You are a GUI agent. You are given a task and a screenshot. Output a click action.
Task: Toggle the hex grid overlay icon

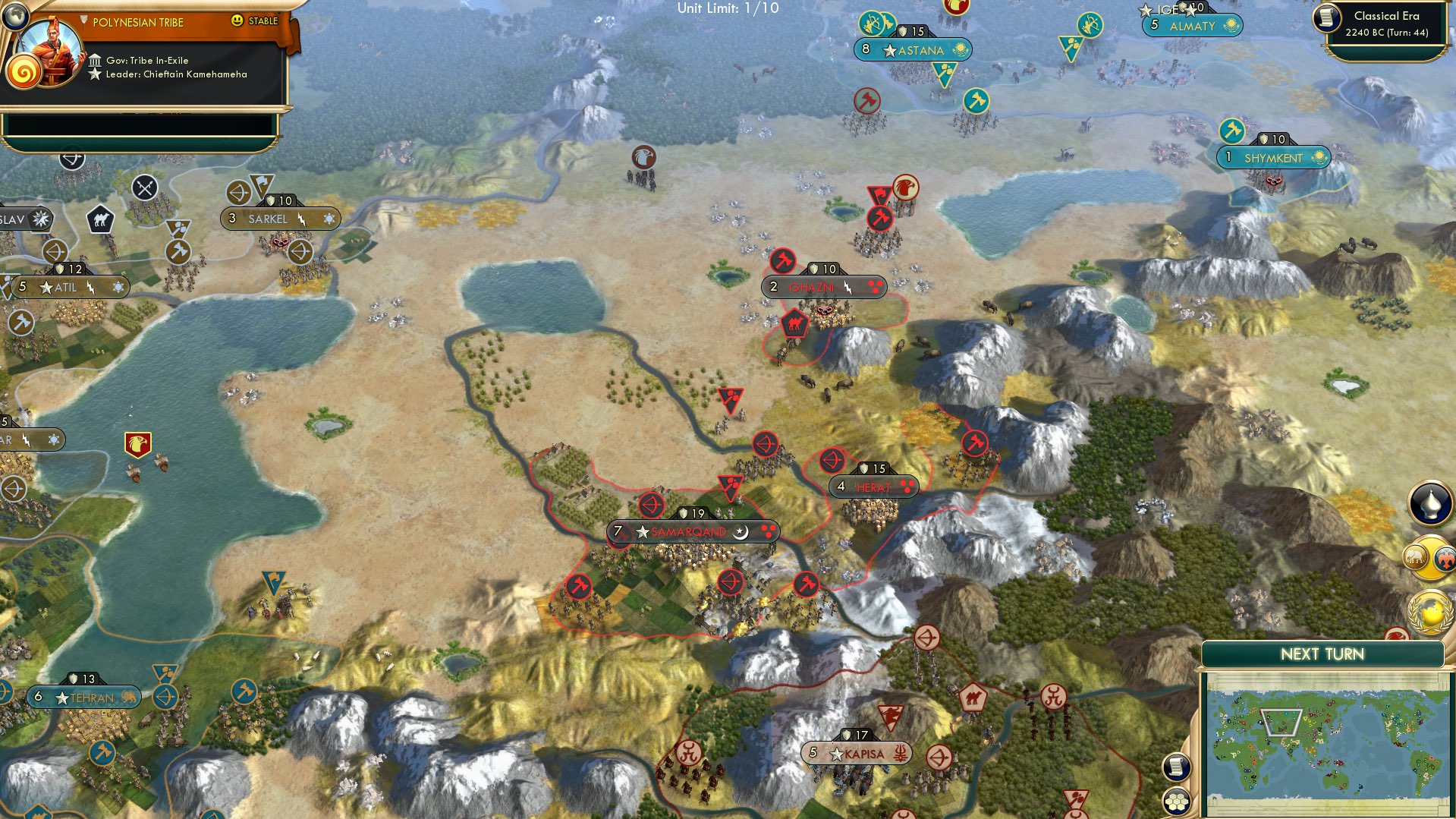1177,801
